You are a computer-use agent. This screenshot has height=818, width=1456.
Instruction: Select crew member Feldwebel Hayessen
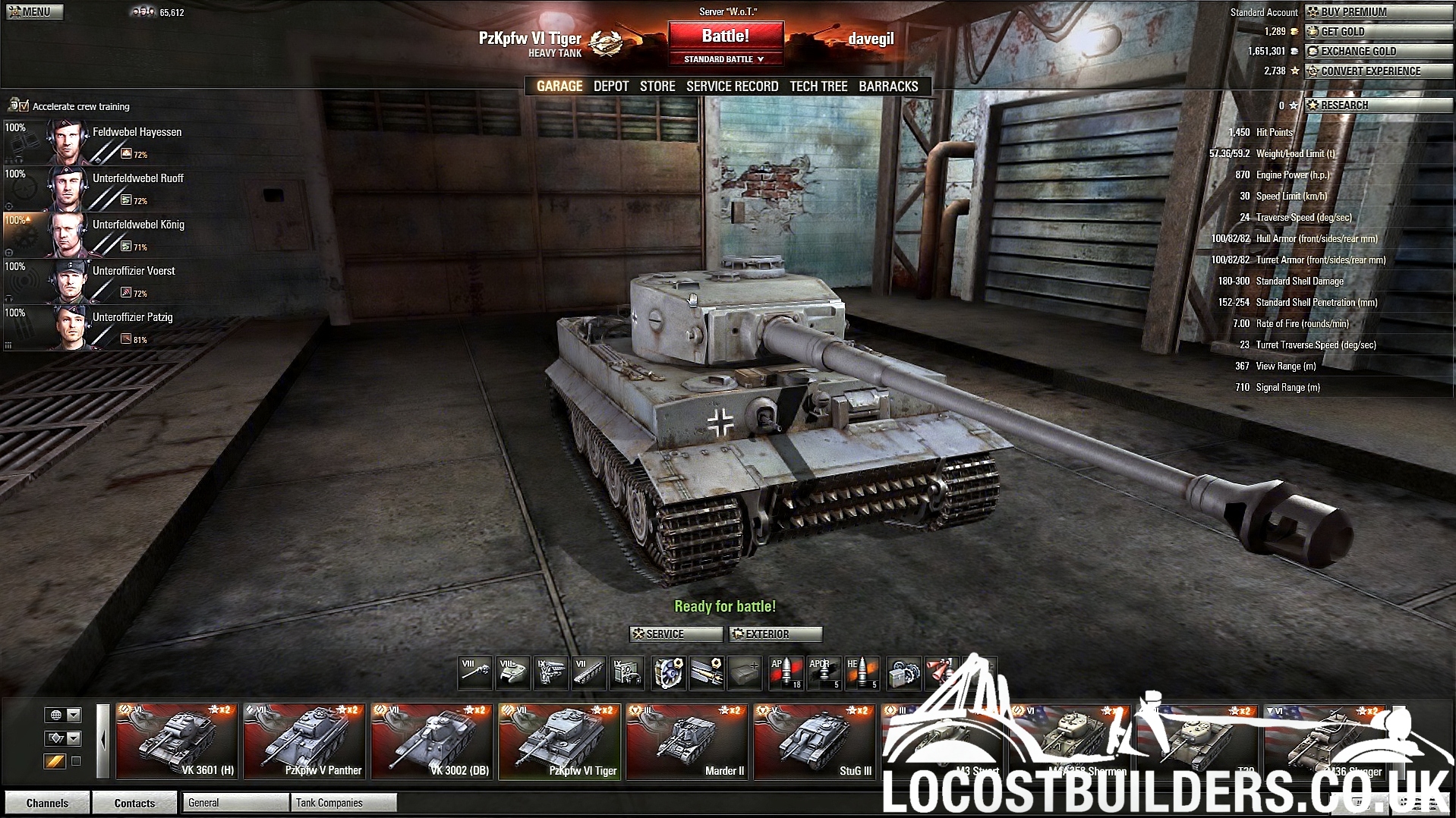point(137,132)
